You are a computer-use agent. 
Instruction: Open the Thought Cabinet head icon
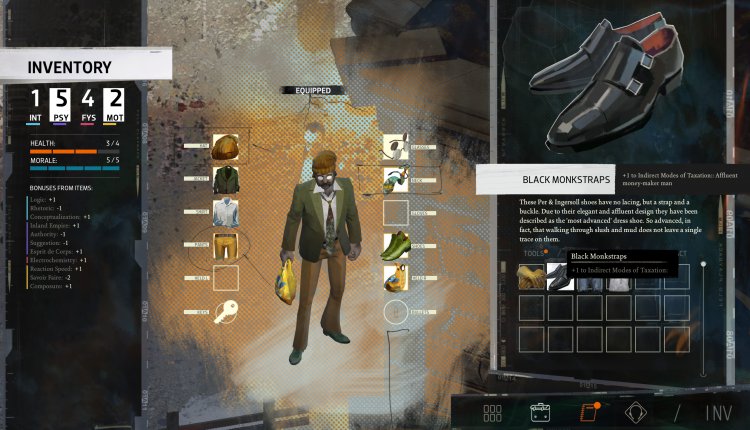pyautogui.click(x=637, y=412)
